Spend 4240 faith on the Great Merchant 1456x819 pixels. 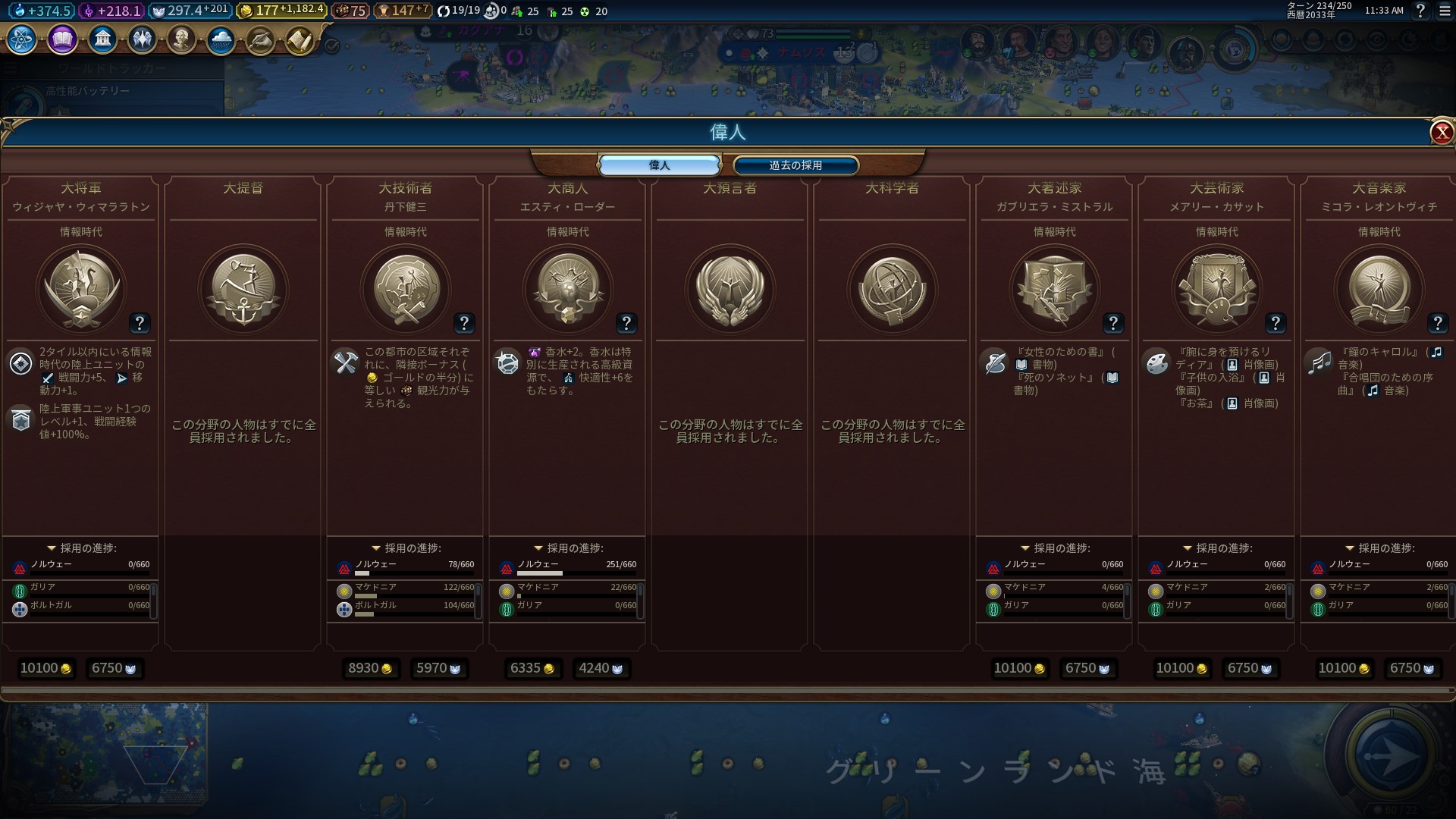click(x=601, y=668)
